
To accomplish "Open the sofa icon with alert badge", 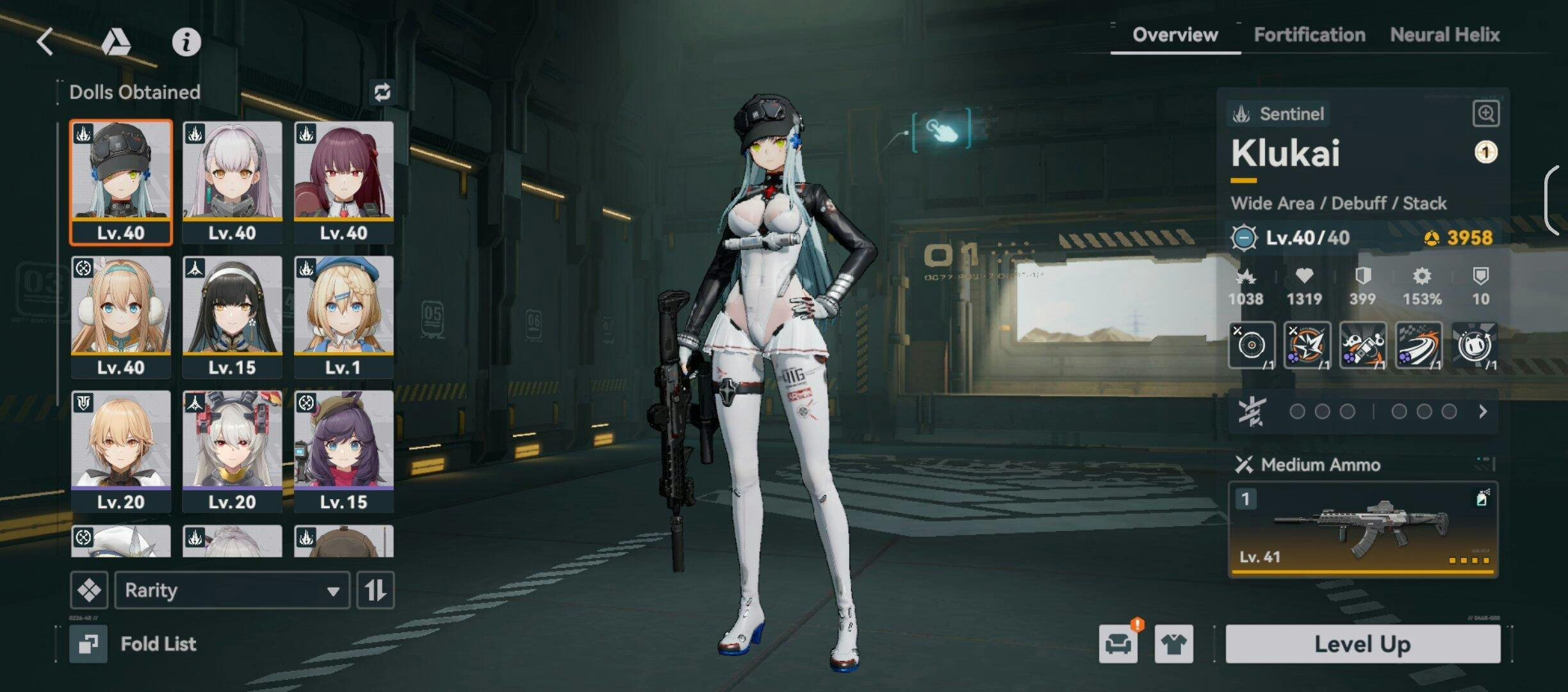I will (x=1118, y=644).
